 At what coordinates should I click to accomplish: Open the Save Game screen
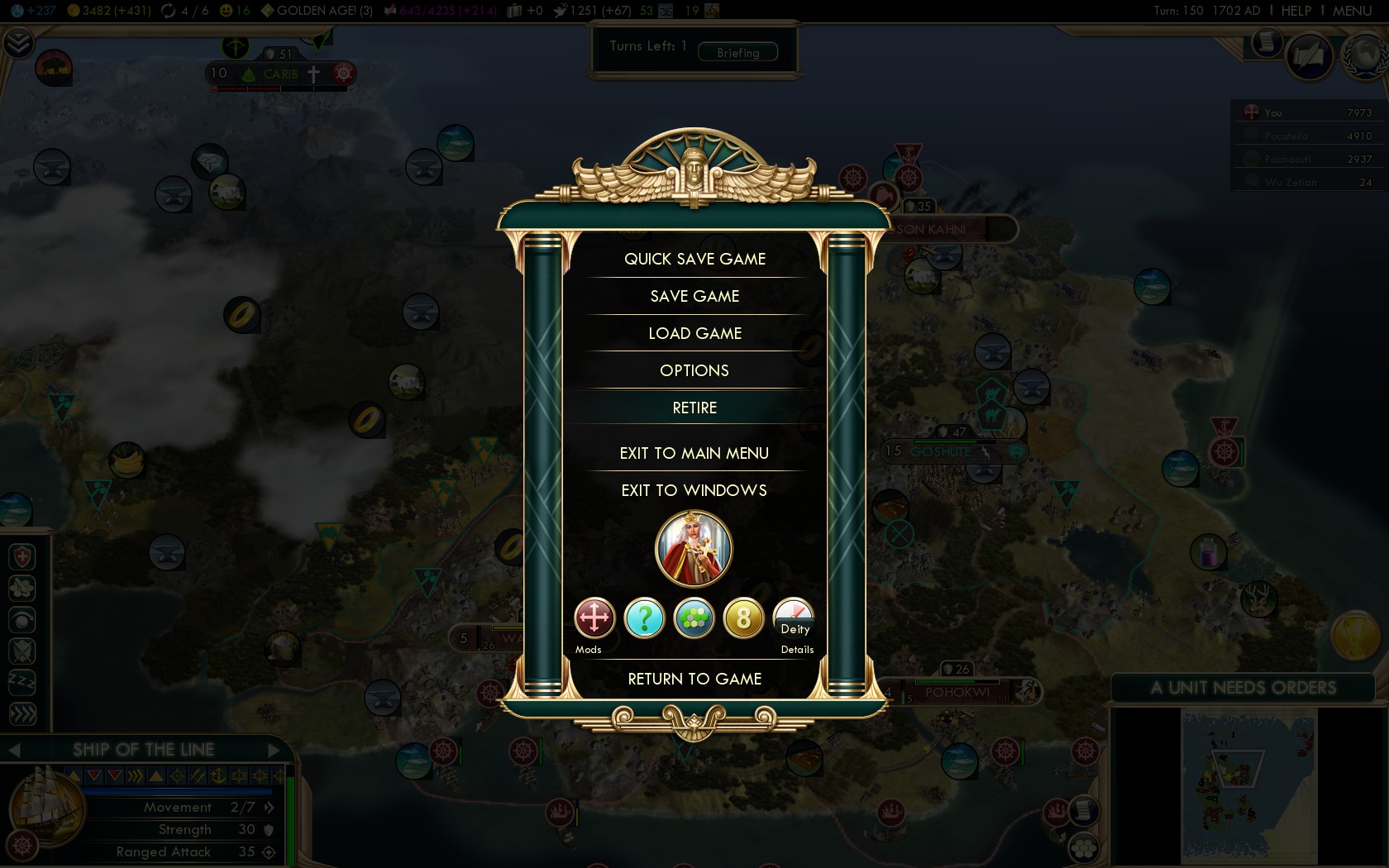tap(694, 296)
